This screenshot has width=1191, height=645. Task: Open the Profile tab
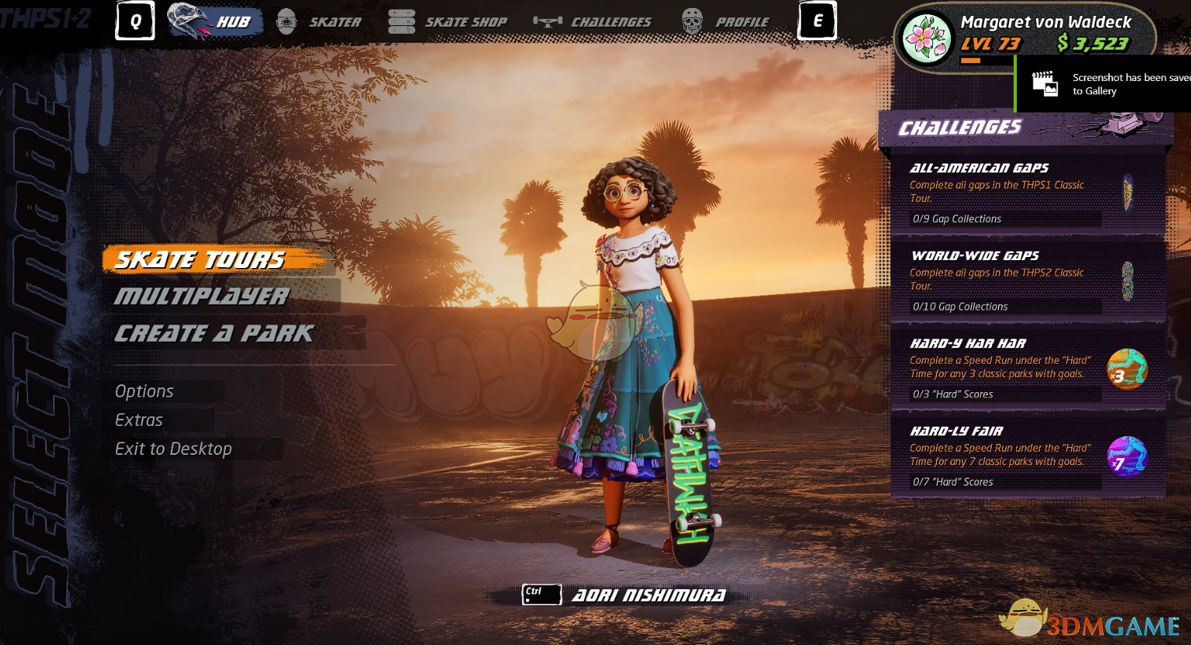[725, 21]
